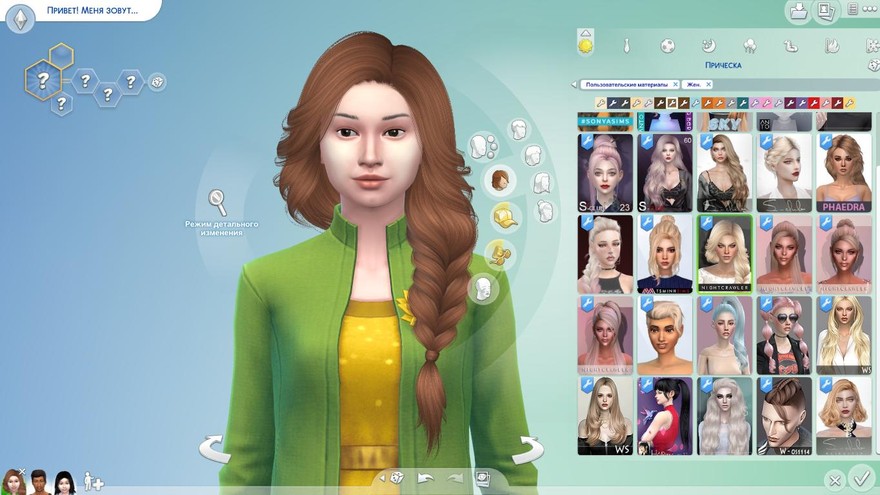Pick the black ponytail hairstyle with red dress
Image resolution: width=880 pixels, height=495 pixels.
point(665,415)
